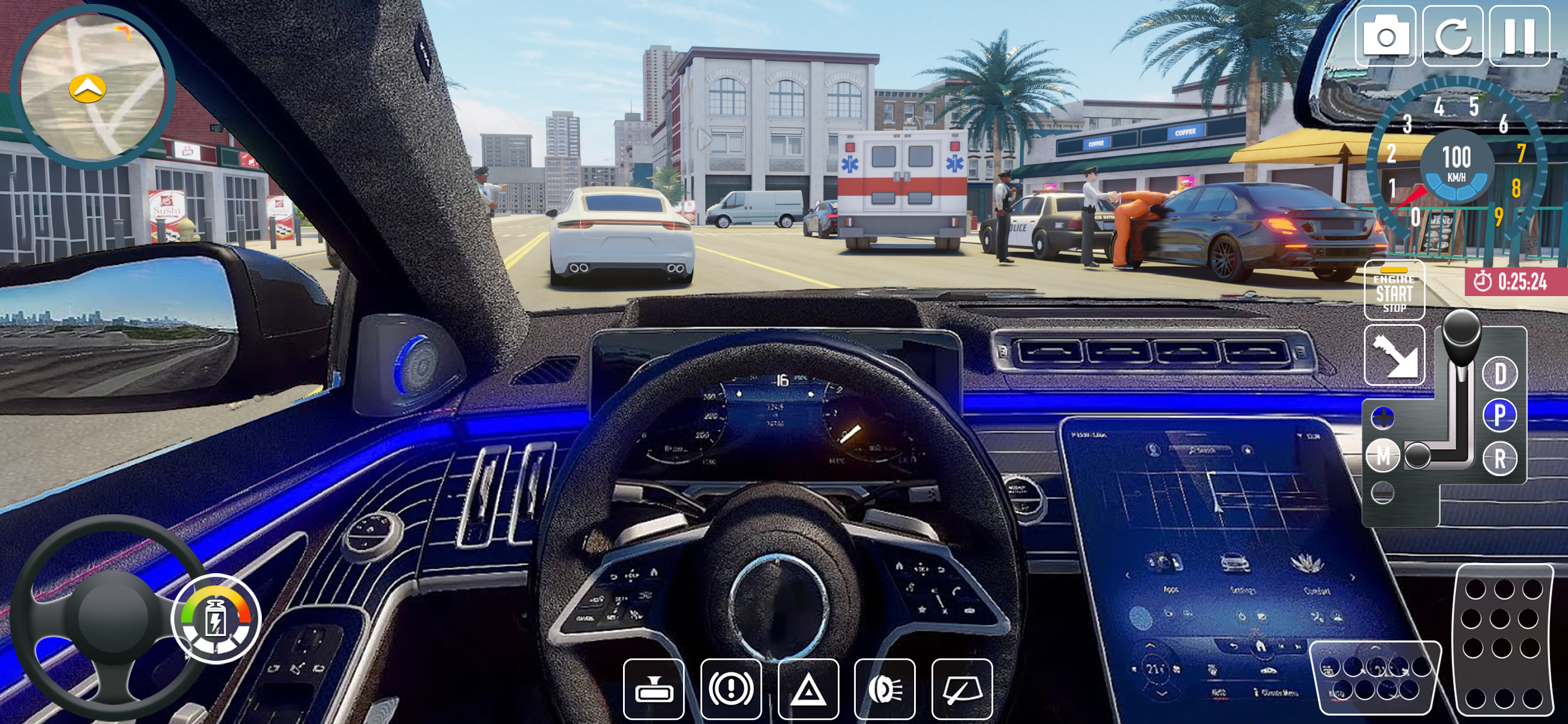The height and width of the screenshot is (724, 1568).
Task: Pause the game
Action: pos(1520,37)
